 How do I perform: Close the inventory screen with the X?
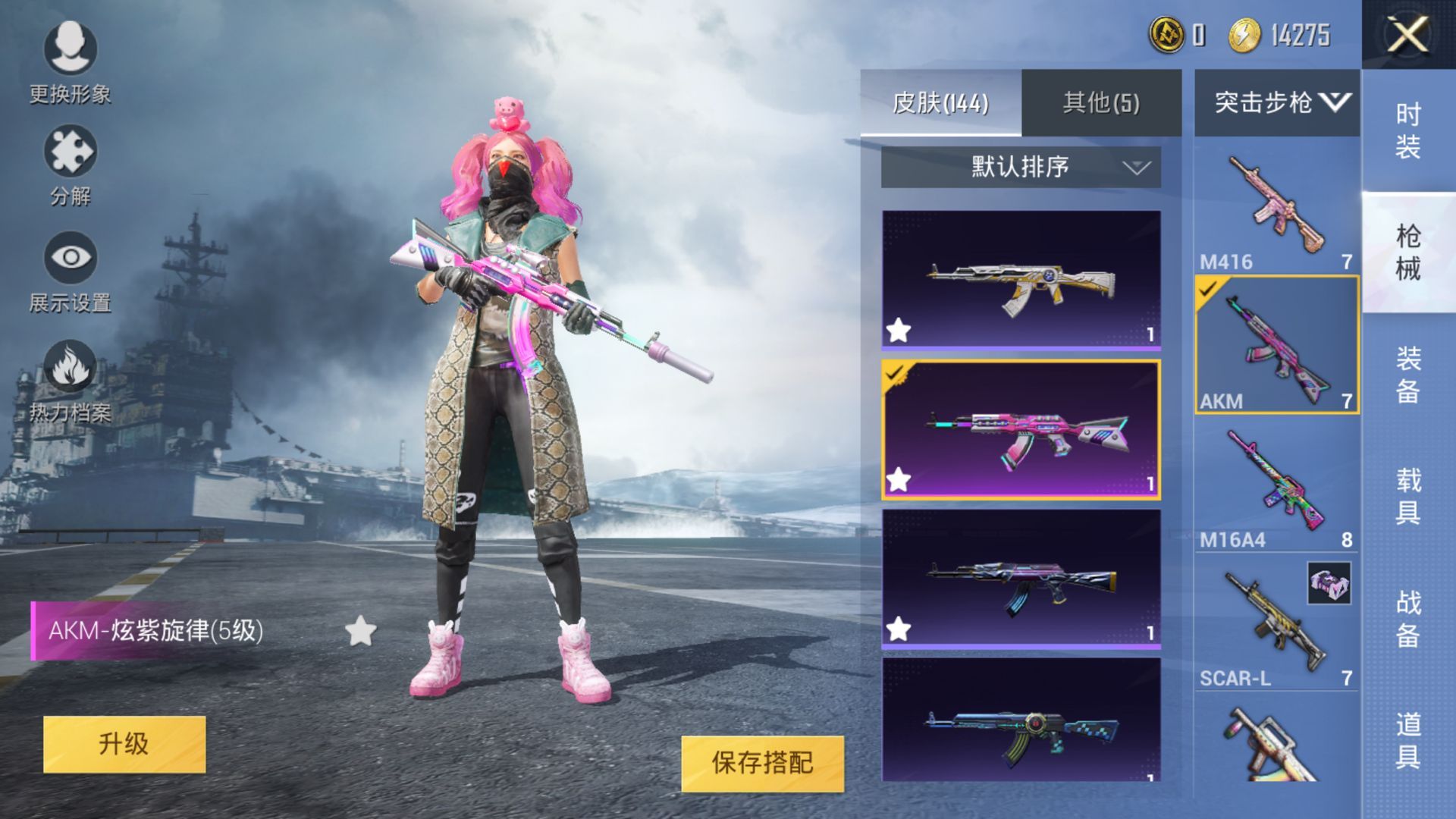coord(1407,35)
